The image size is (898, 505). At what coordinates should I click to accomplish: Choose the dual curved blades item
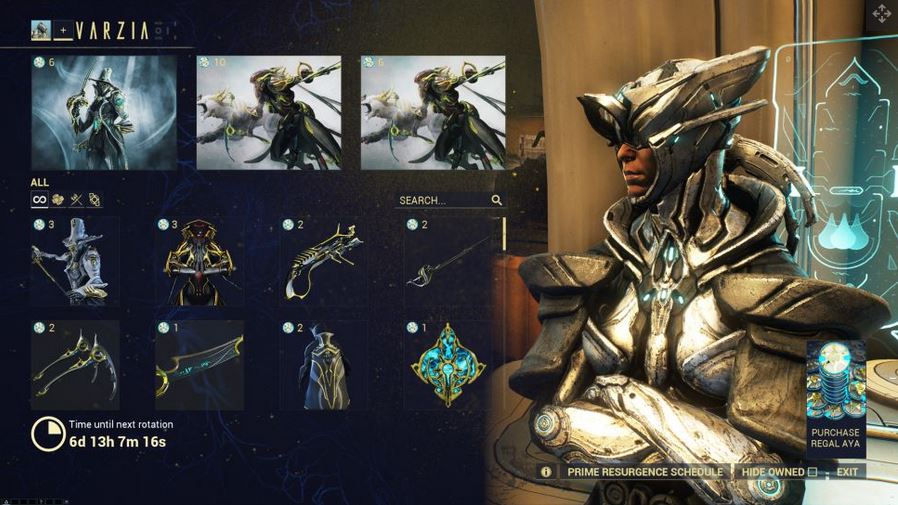tap(75, 365)
